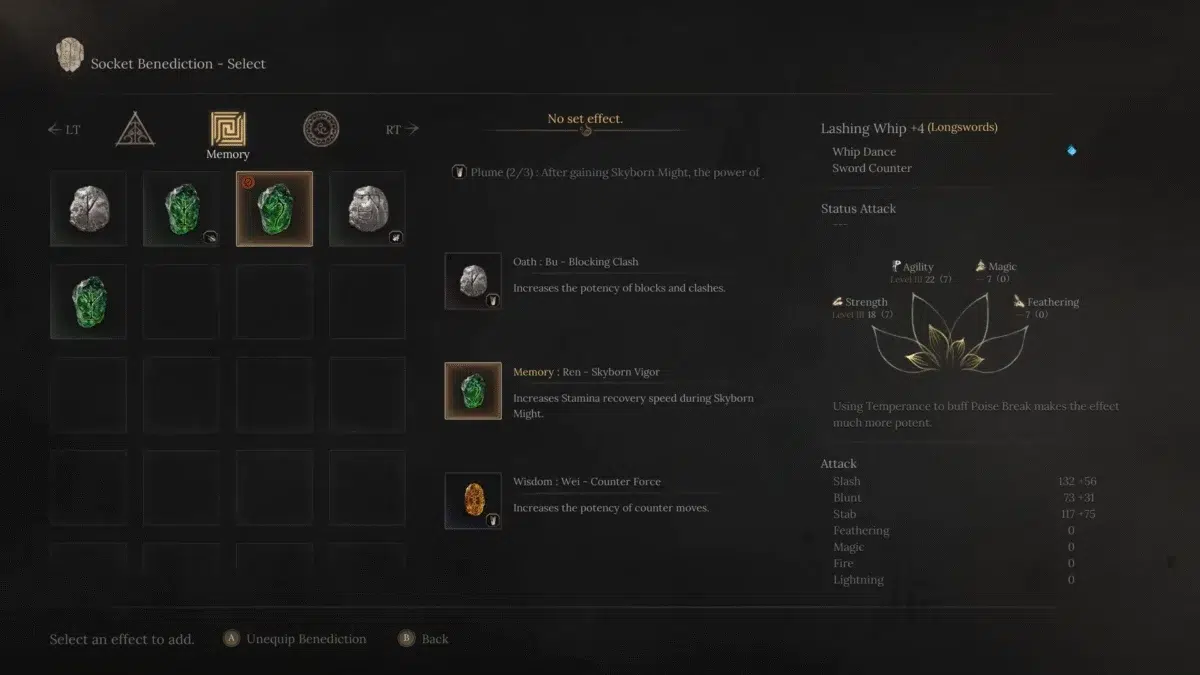This screenshot has width=1200, height=675.
Task: Select the Oath Bu Blocking Clash socket
Action: [473, 281]
